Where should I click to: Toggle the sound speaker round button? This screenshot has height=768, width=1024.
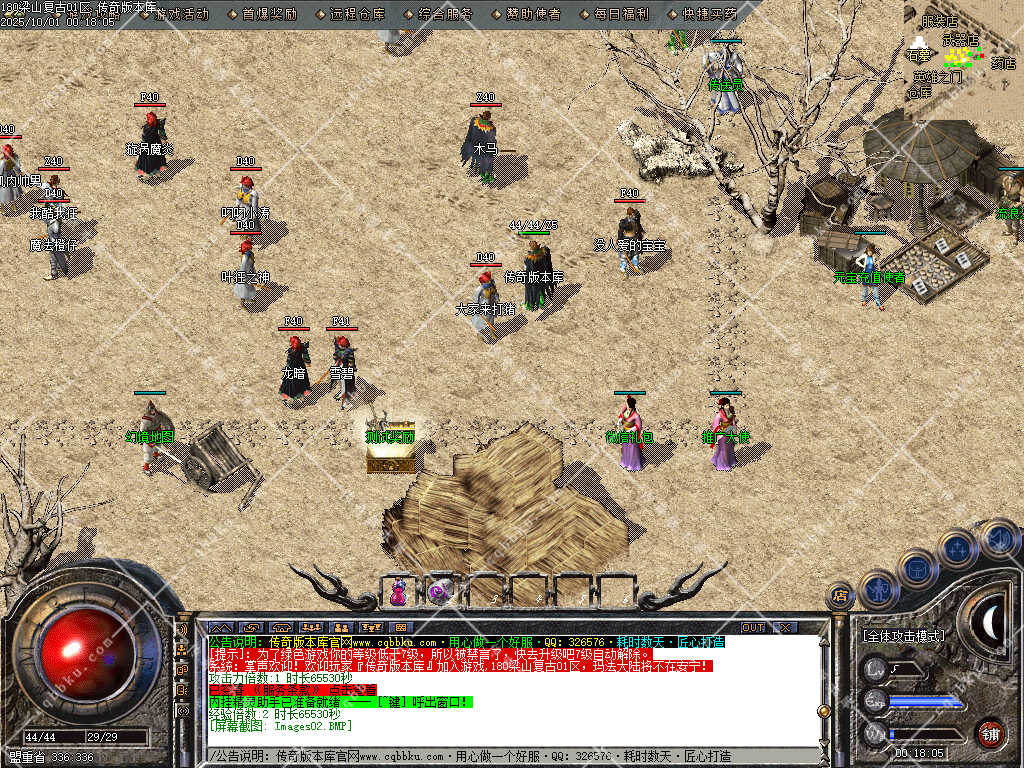point(998,538)
